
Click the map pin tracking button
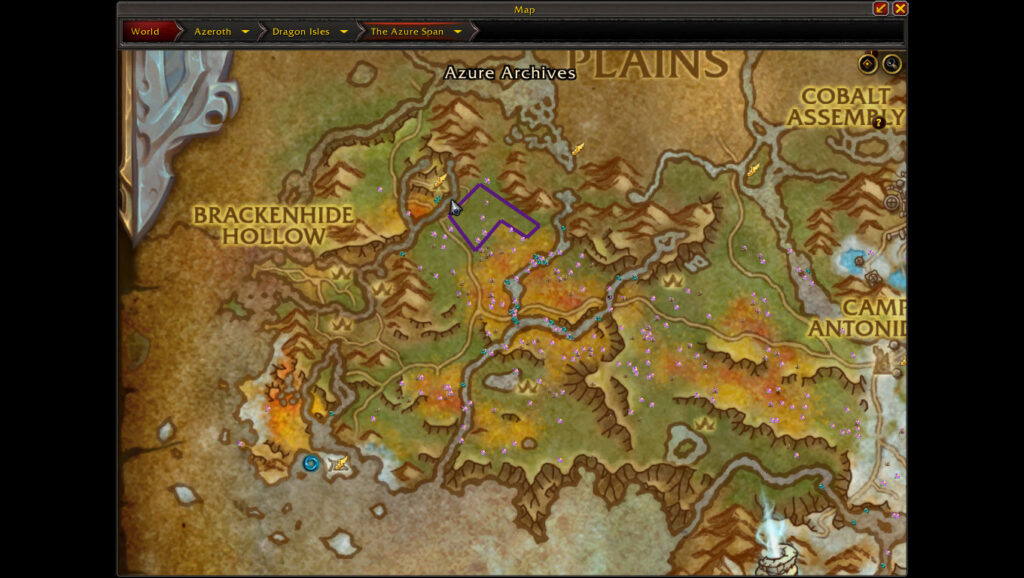pos(868,64)
